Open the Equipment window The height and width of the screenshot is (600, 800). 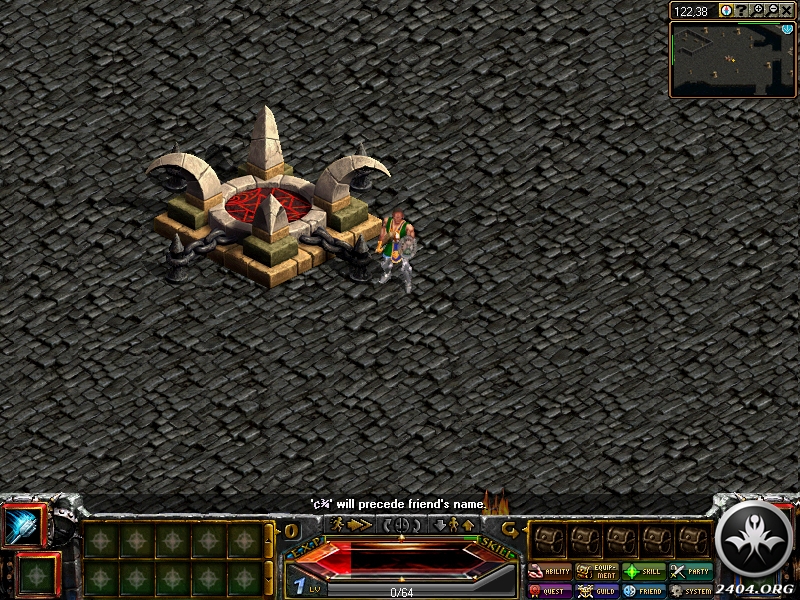[597, 572]
